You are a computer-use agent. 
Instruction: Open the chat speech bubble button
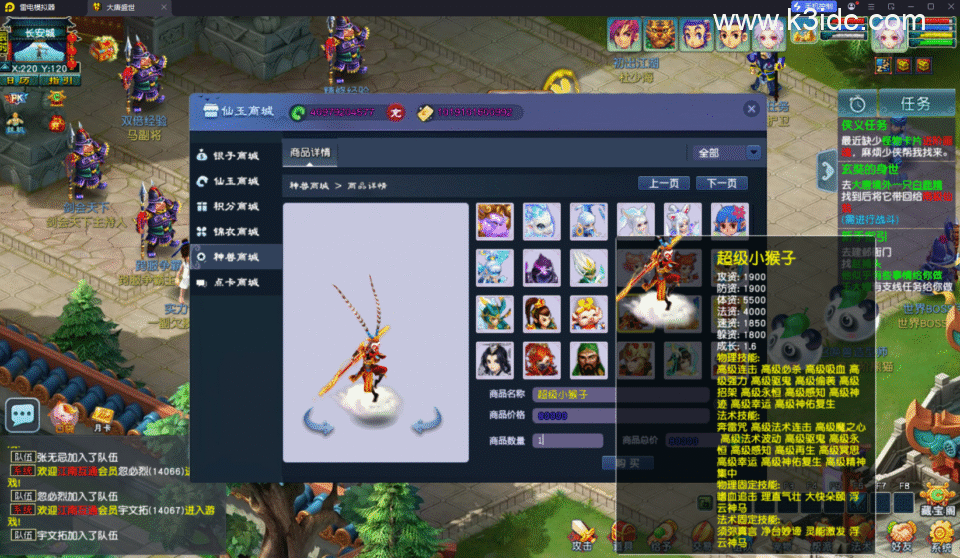click(x=22, y=414)
